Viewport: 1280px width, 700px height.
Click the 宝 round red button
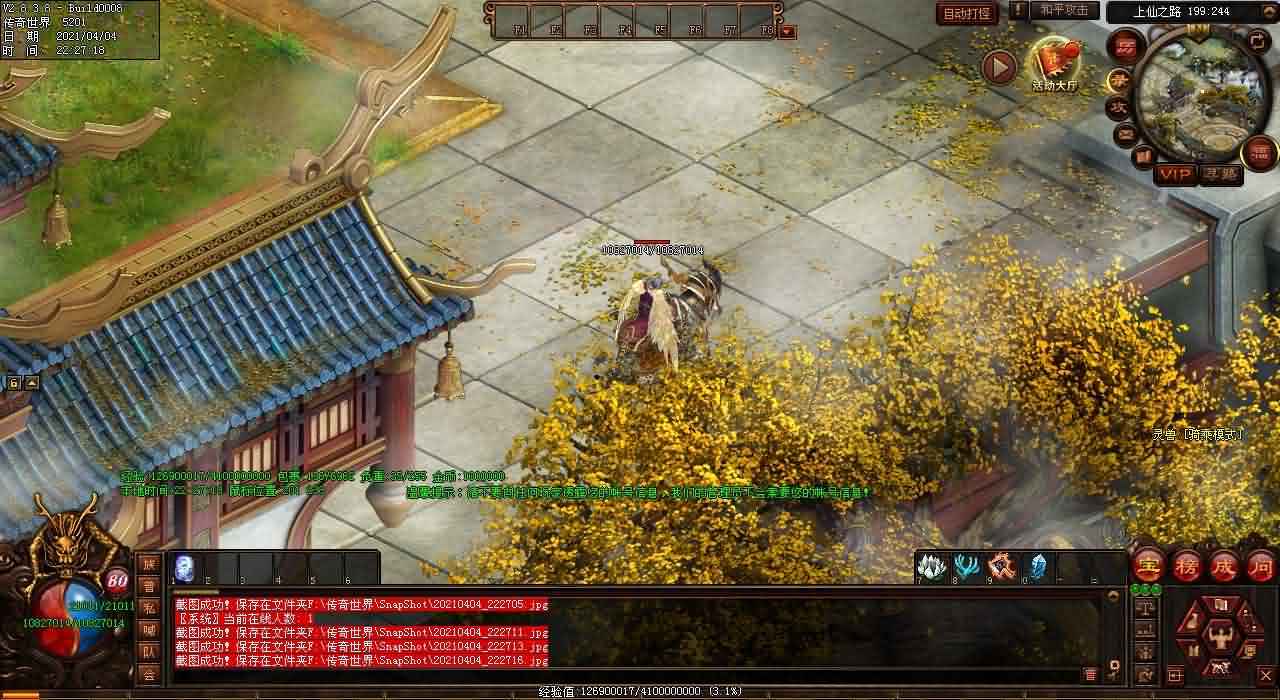(1149, 565)
